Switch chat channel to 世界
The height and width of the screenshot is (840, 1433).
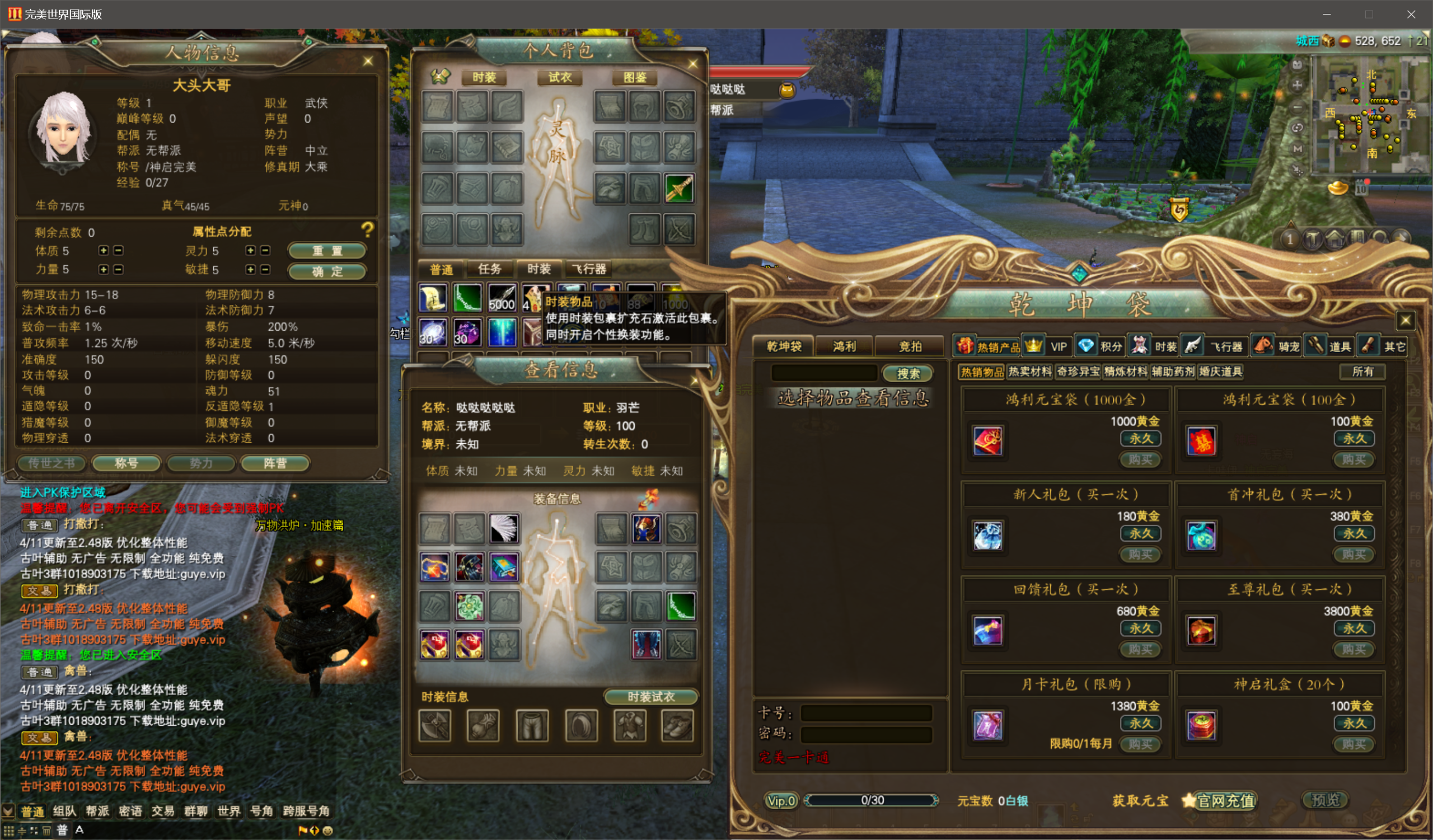pyautogui.click(x=228, y=811)
